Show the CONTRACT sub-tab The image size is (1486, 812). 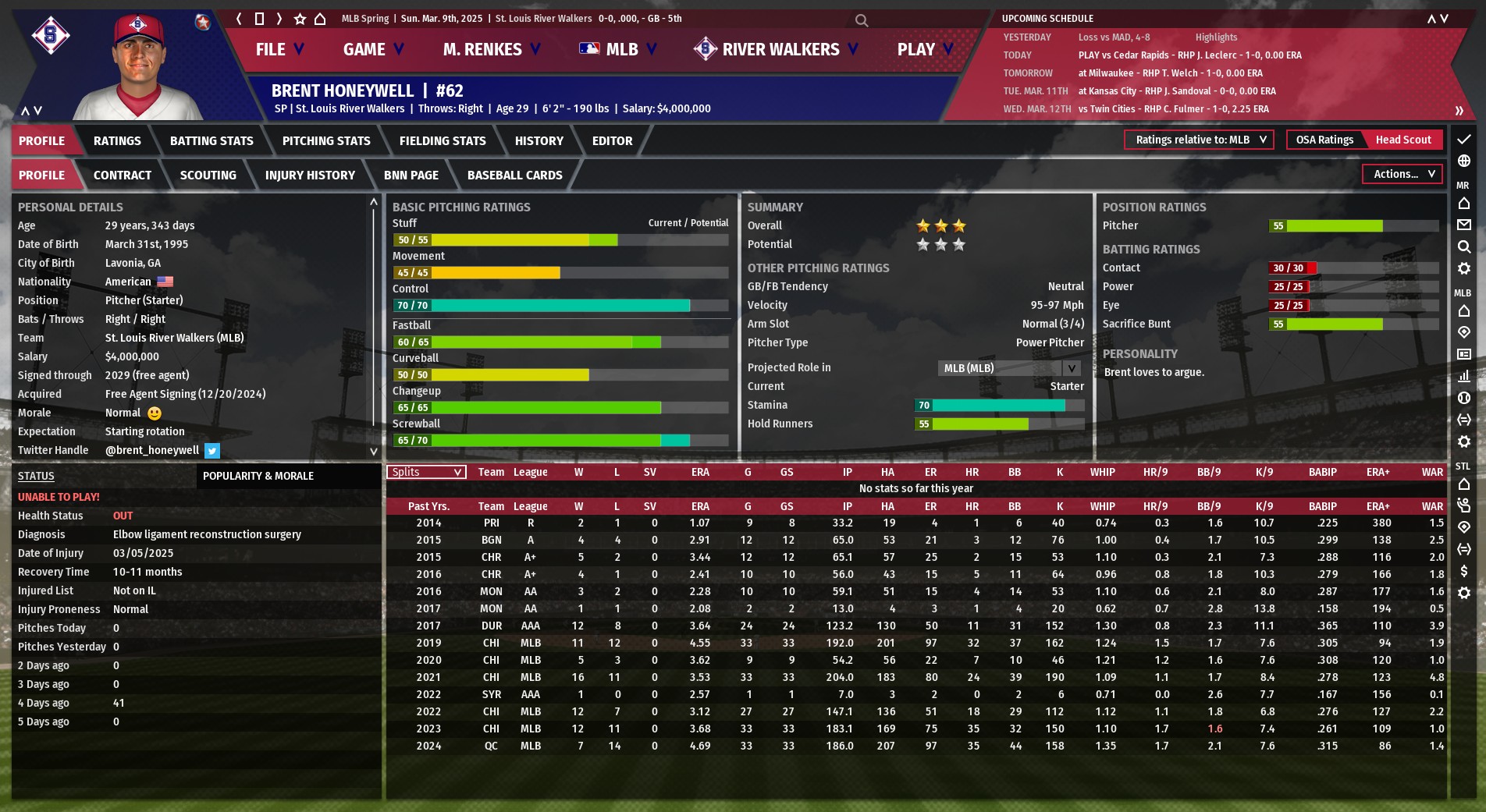[123, 176]
